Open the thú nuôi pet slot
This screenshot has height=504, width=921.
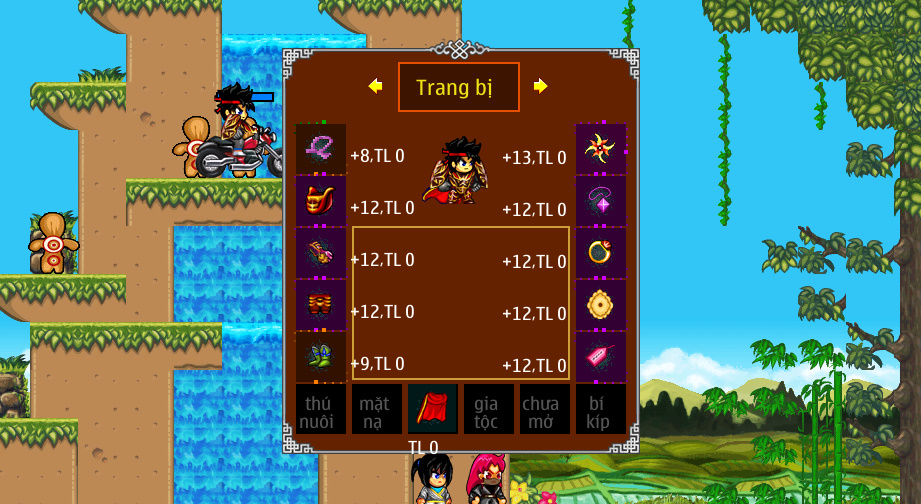[x=321, y=409]
